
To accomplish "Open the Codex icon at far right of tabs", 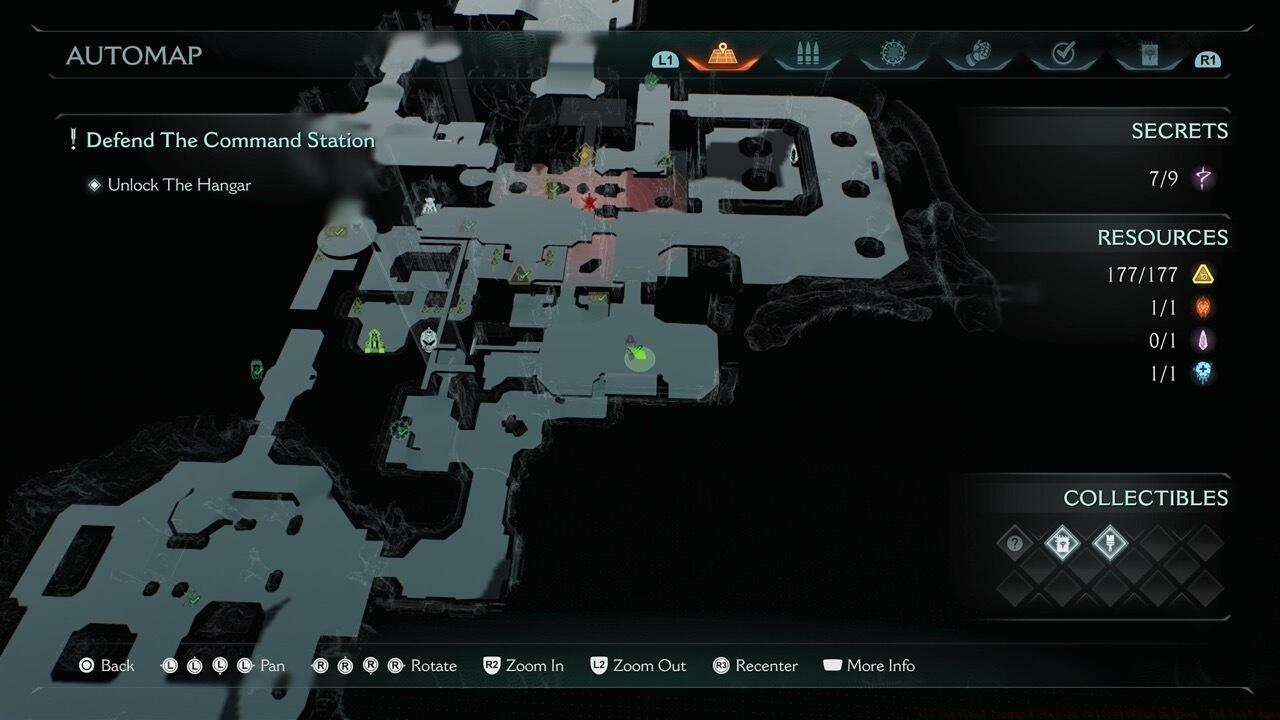I will 1148,55.
